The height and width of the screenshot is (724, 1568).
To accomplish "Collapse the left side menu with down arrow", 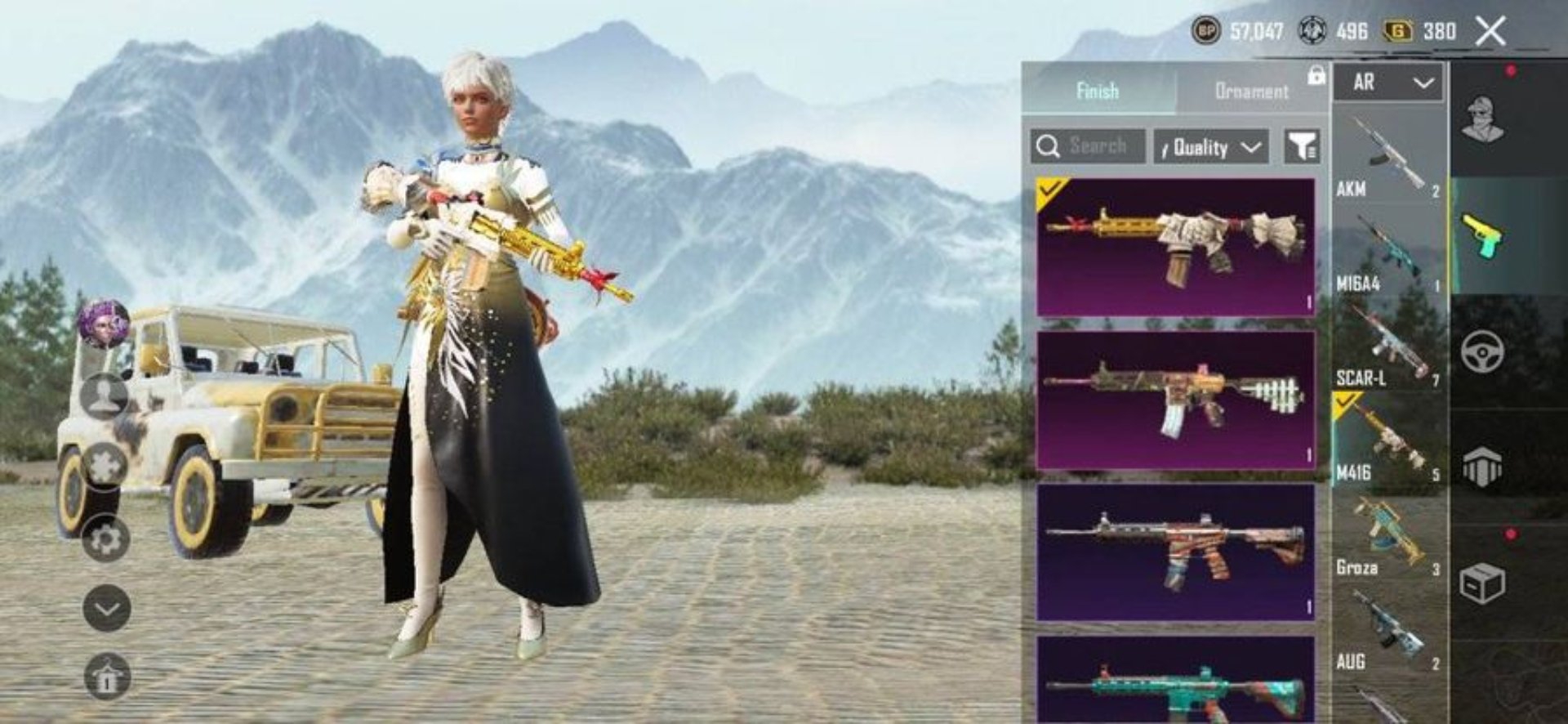I will pyautogui.click(x=106, y=609).
